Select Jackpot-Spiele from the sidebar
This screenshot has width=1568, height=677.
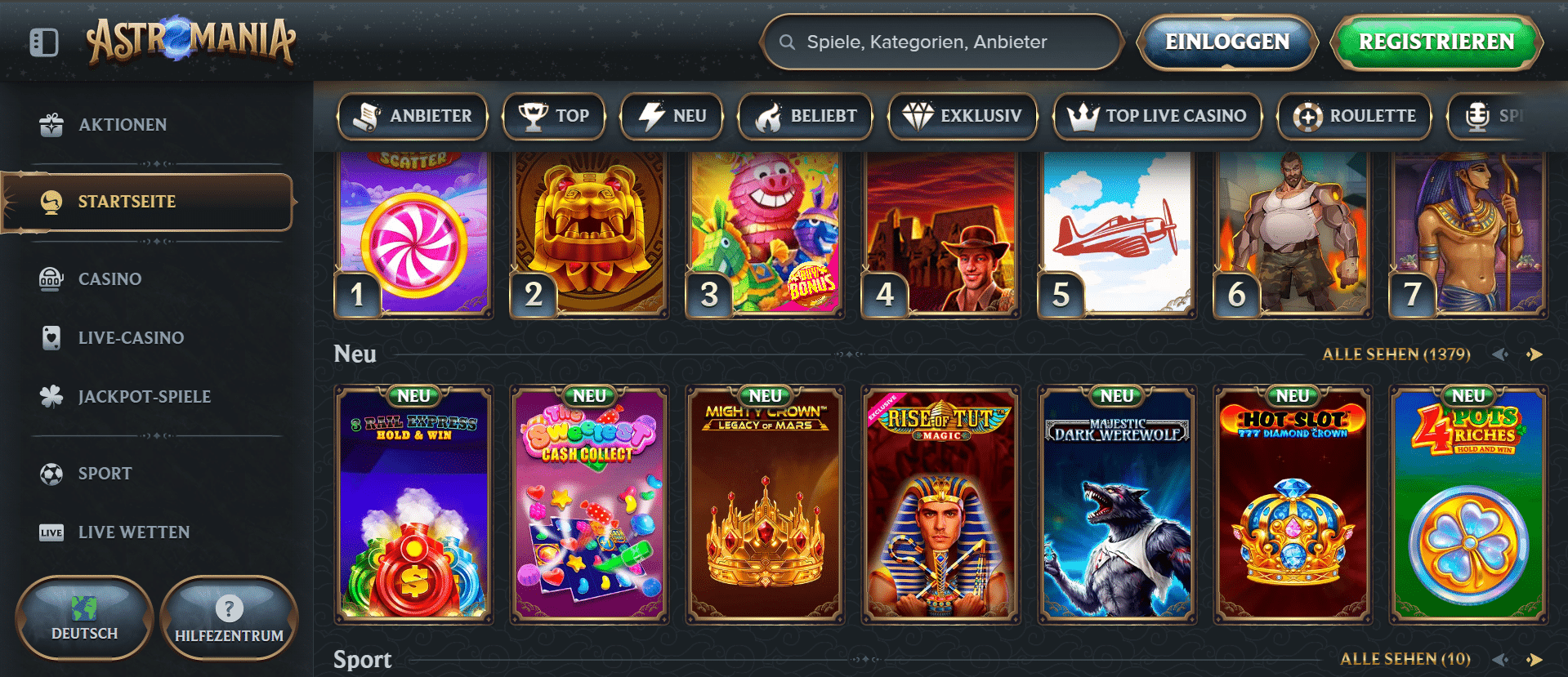click(x=144, y=397)
